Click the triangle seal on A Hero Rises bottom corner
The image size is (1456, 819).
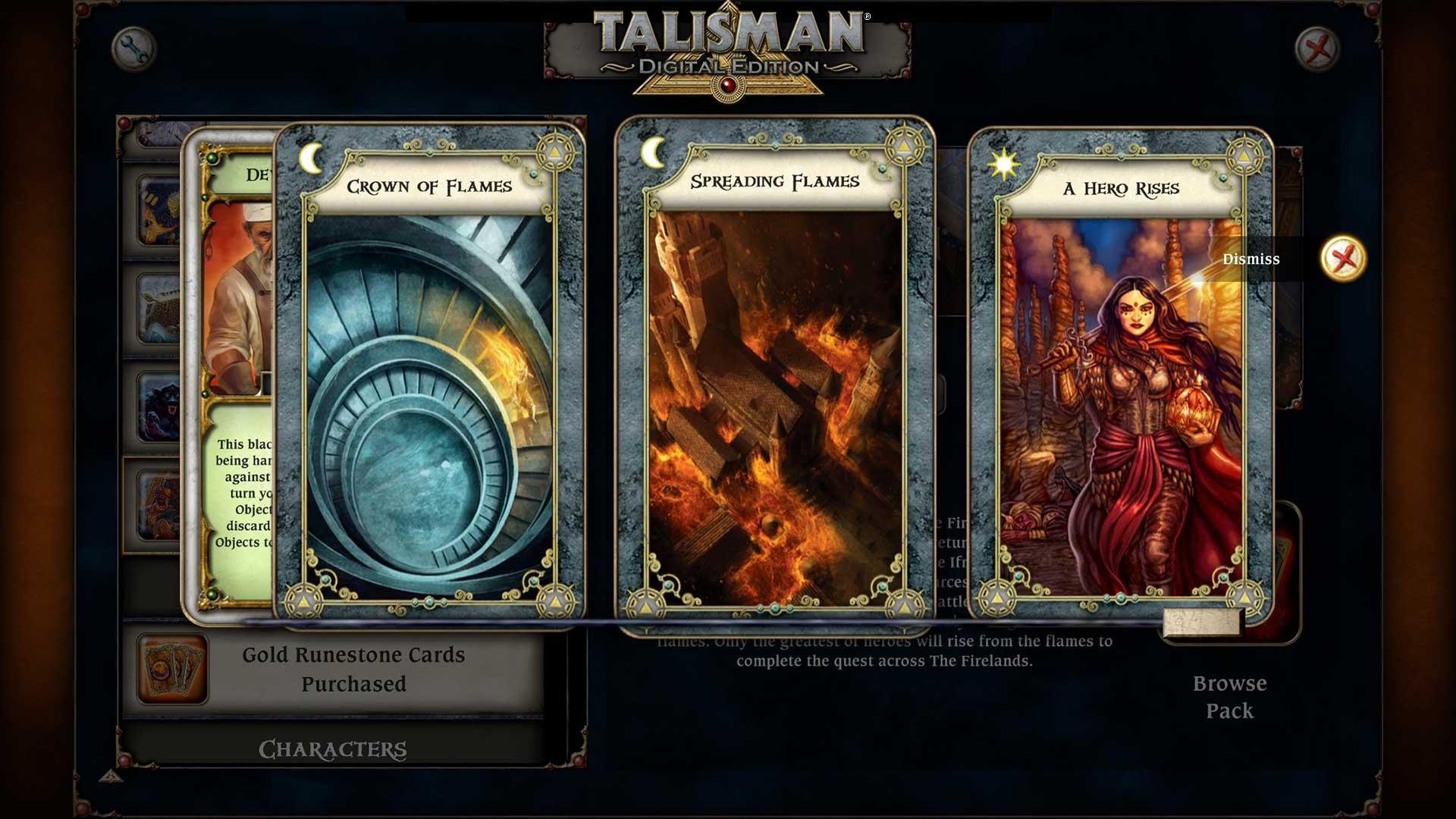click(x=996, y=598)
